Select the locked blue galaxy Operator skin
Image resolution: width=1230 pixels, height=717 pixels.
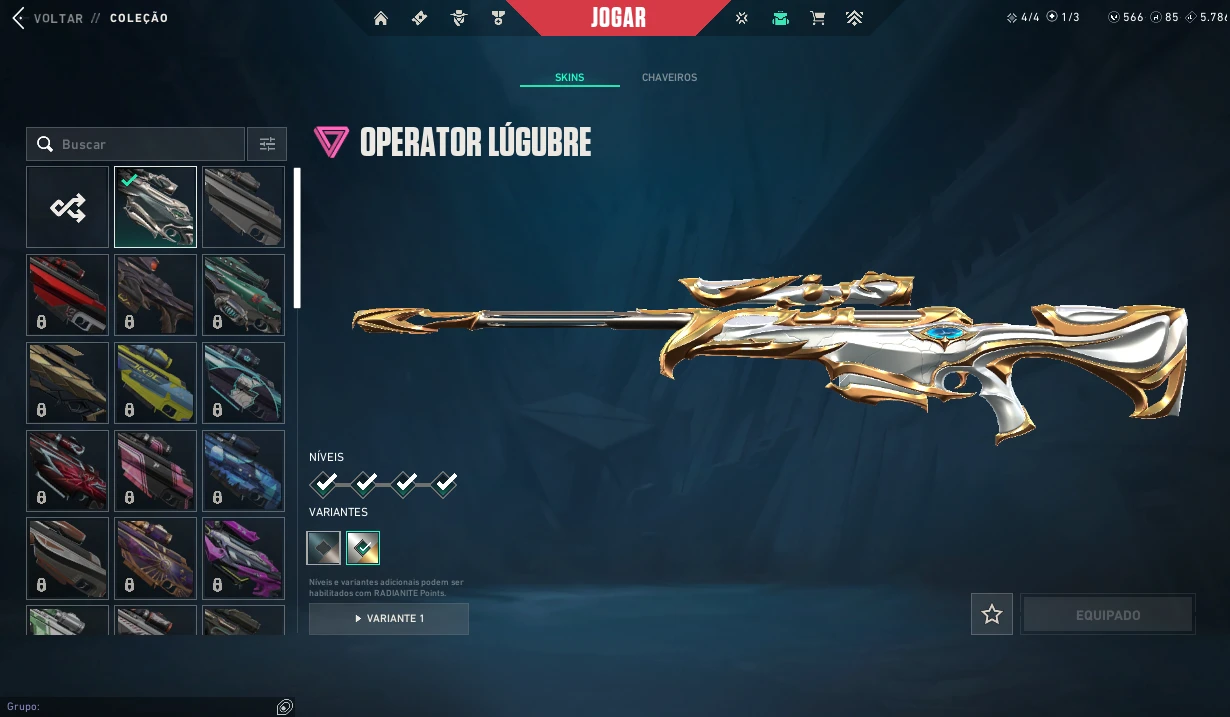point(243,470)
